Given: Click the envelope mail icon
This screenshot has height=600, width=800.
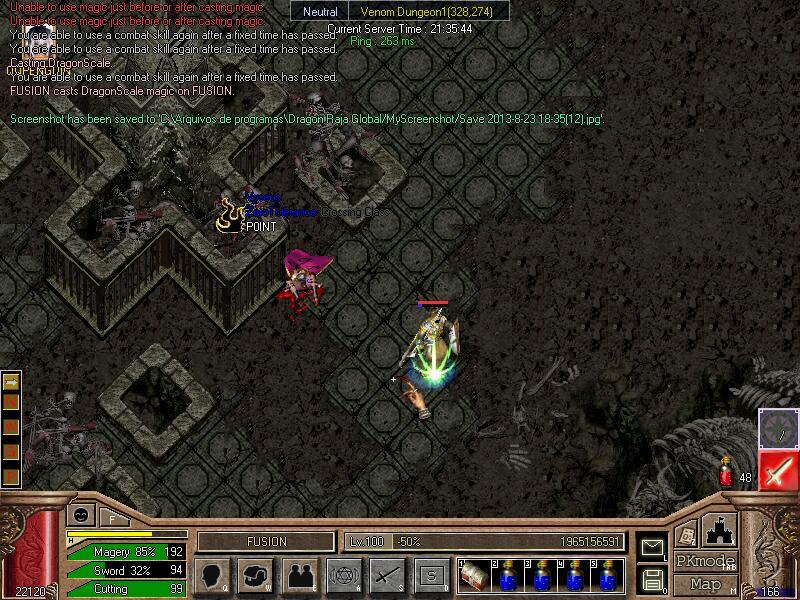Looking at the screenshot, I should tap(653, 548).
